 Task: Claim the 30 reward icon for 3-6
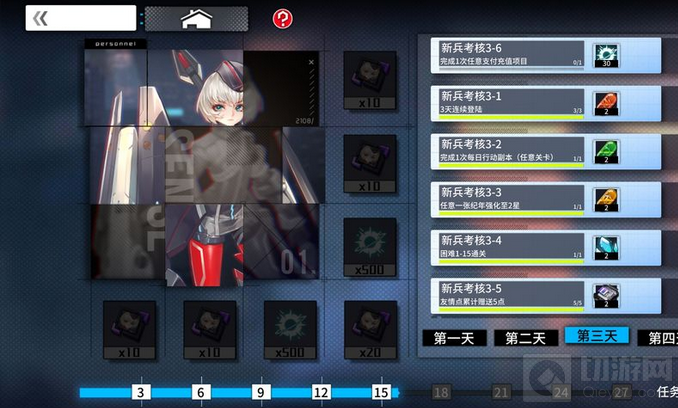(607, 57)
